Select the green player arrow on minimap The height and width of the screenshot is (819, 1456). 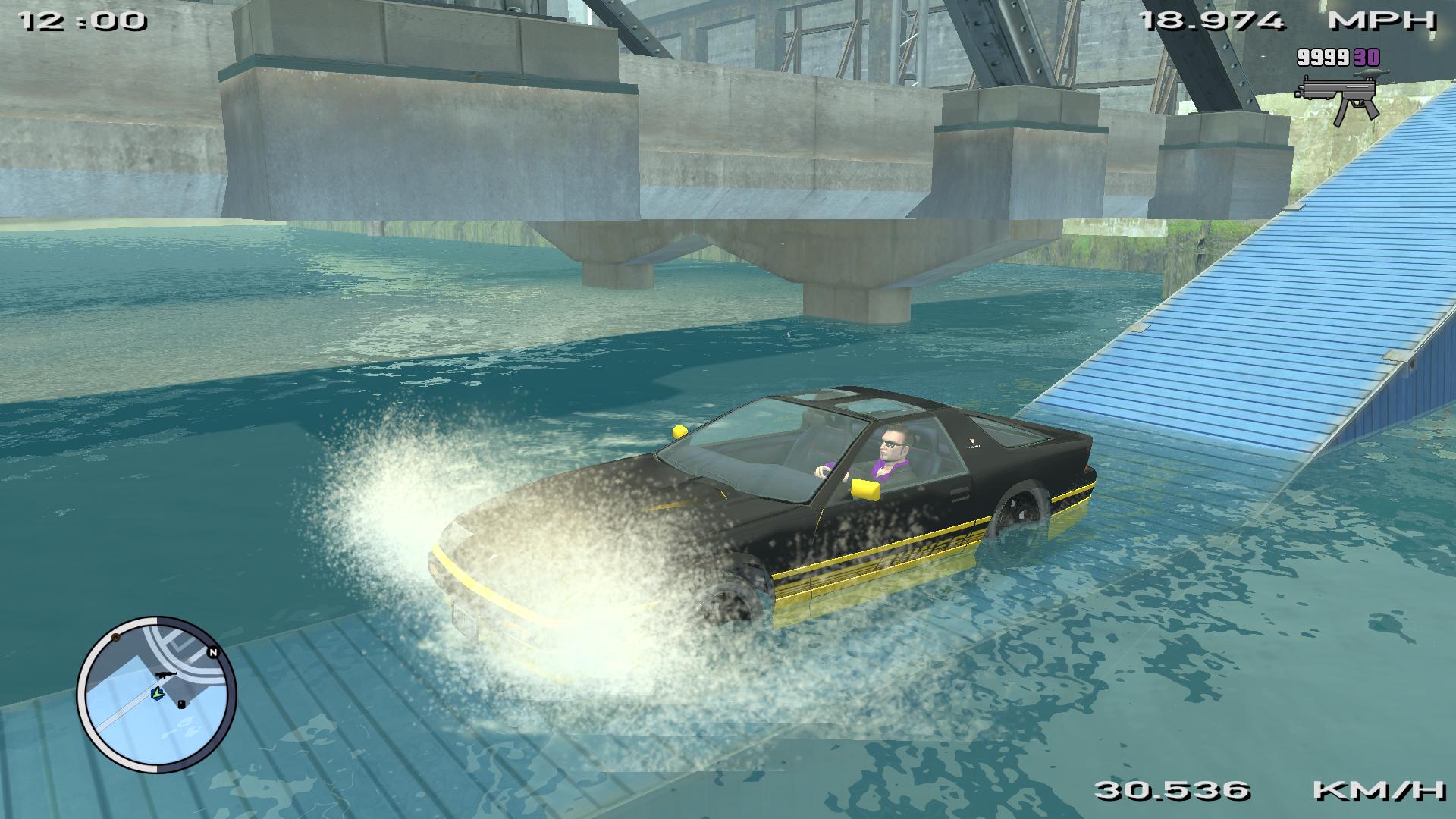tap(158, 692)
